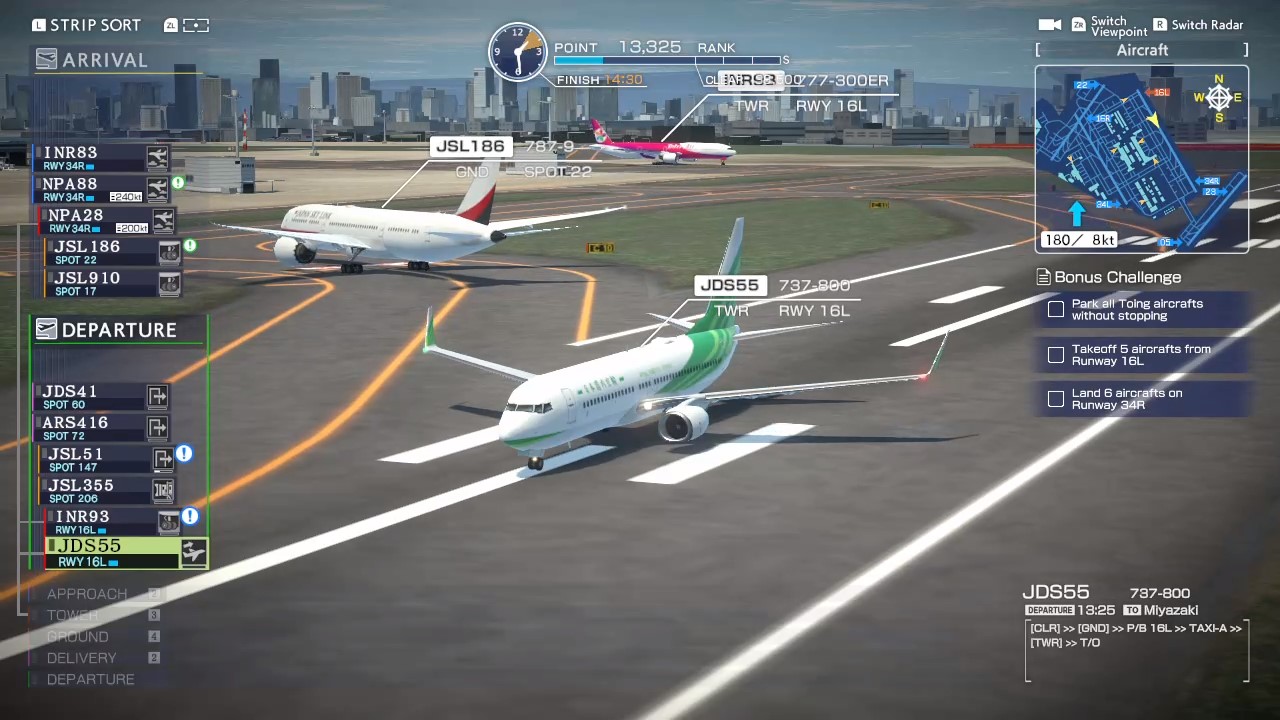Image resolution: width=1280 pixels, height=720 pixels.
Task: Select the Arrival panel airplane icon
Action: pos(46,59)
